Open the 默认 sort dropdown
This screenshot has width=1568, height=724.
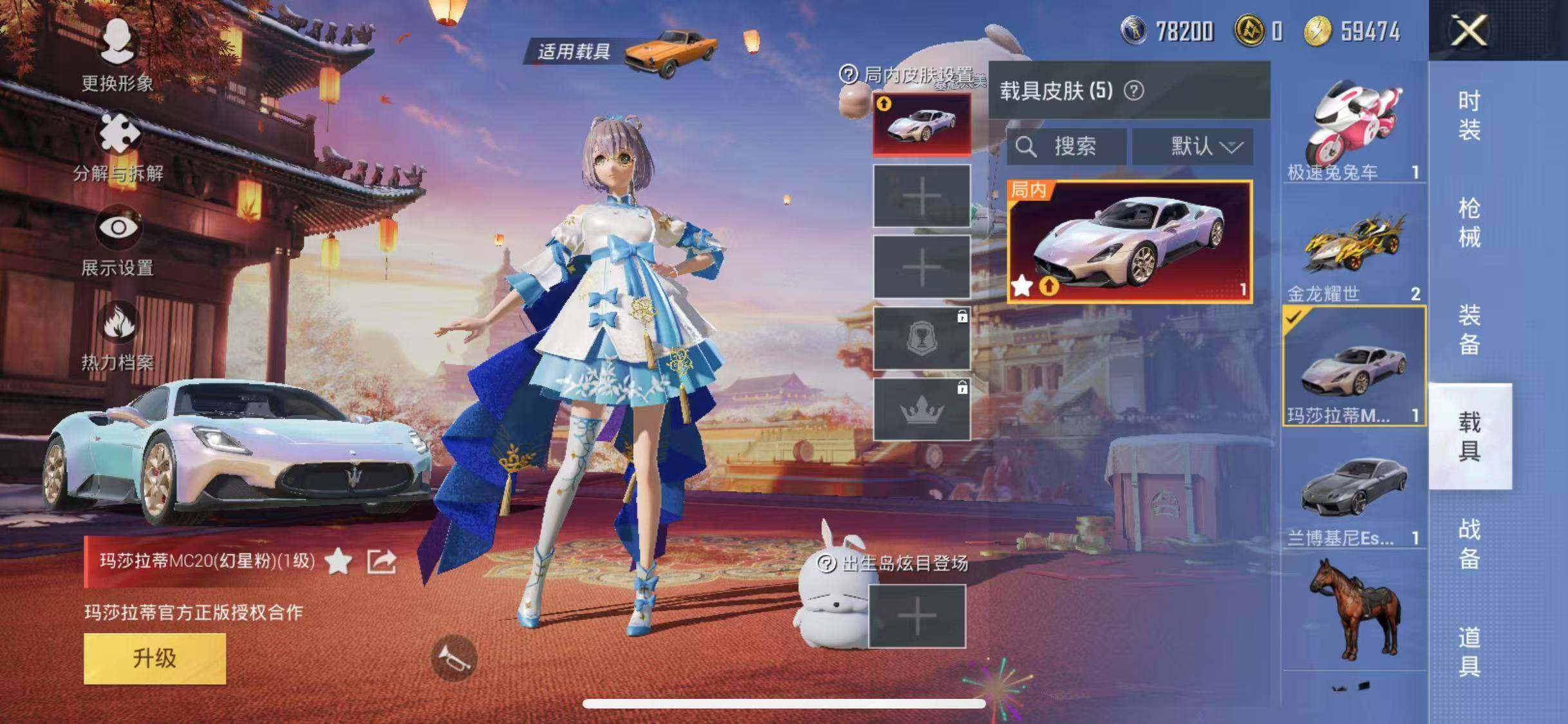pos(1193,147)
